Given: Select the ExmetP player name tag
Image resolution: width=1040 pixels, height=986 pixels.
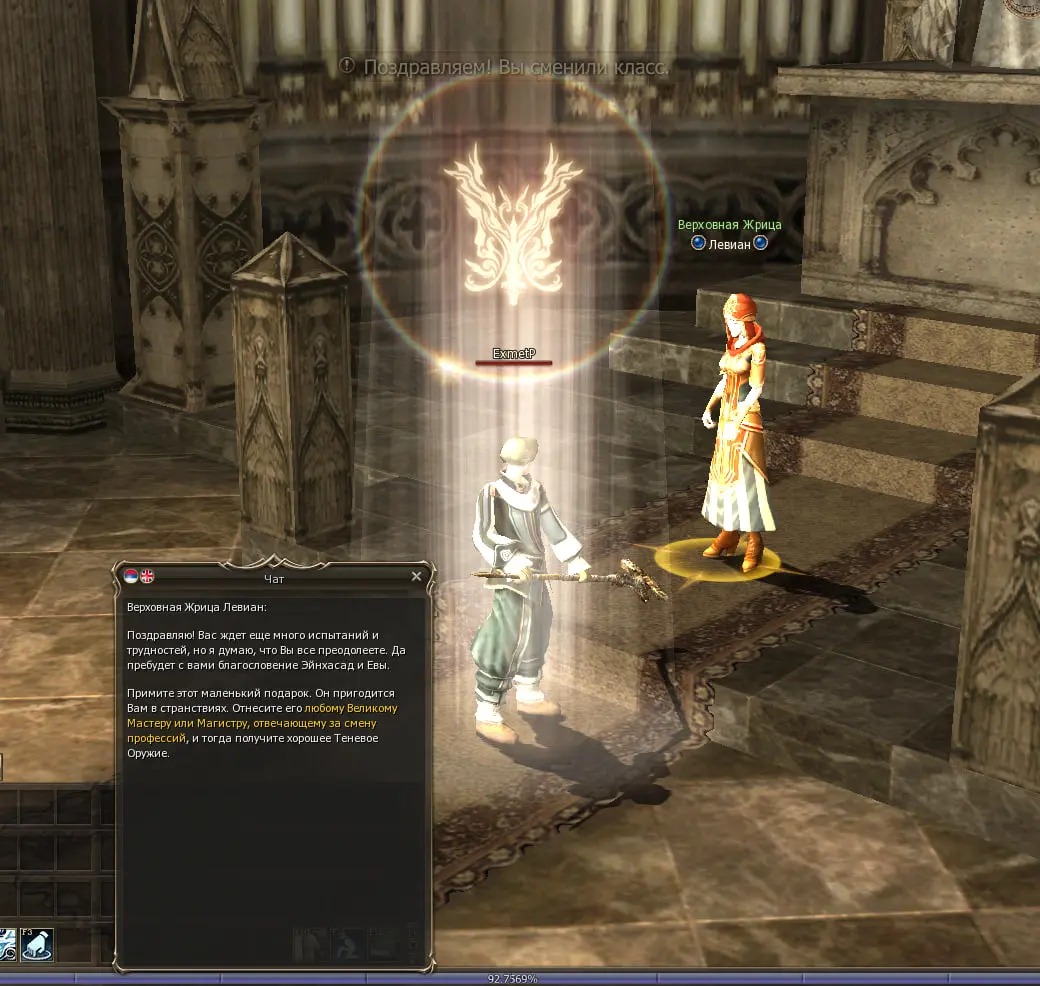Looking at the screenshot, I should (514, 354).
